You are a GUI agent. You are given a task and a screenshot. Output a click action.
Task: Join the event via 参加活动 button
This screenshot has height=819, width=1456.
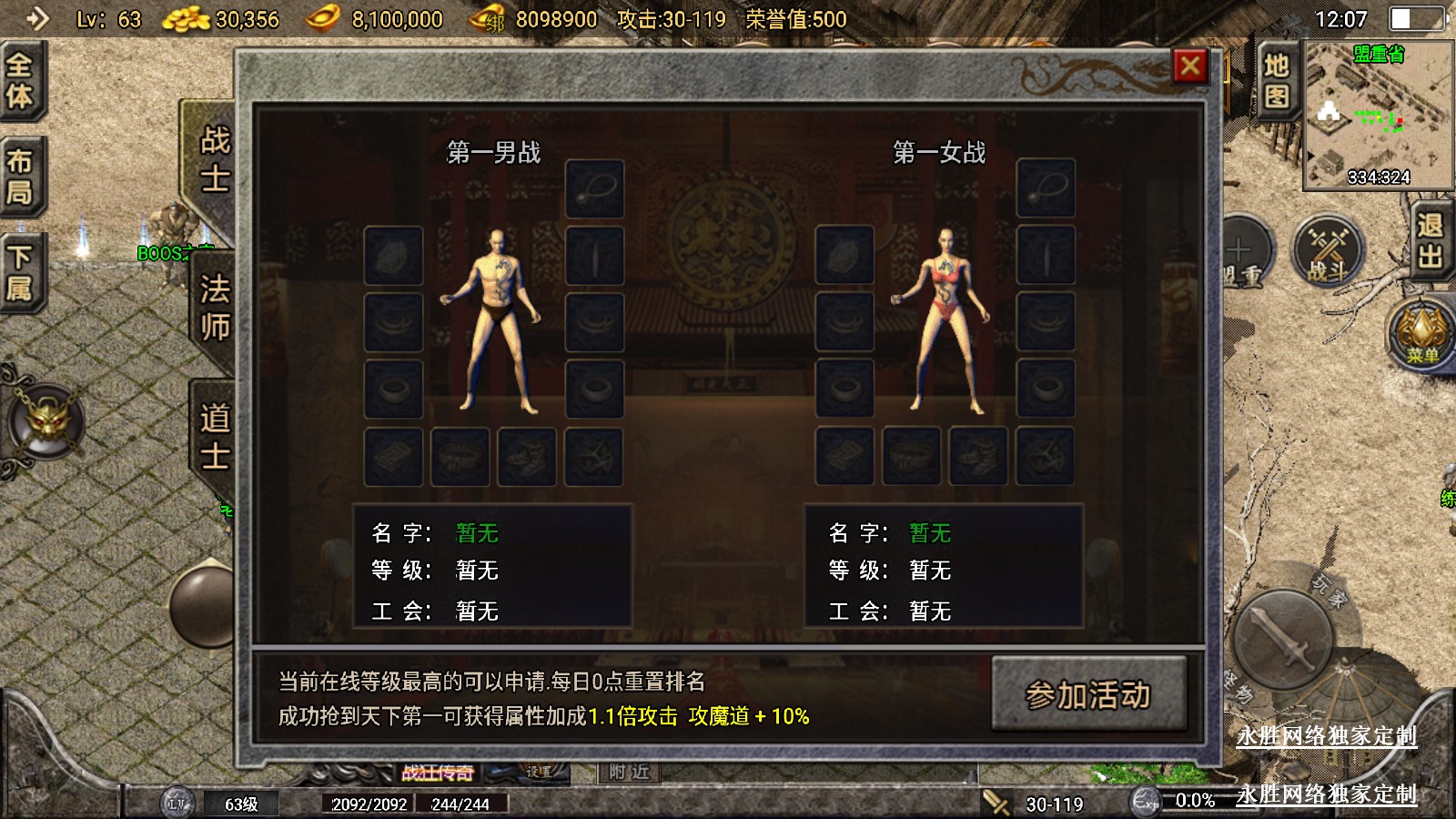point(1088,695)
